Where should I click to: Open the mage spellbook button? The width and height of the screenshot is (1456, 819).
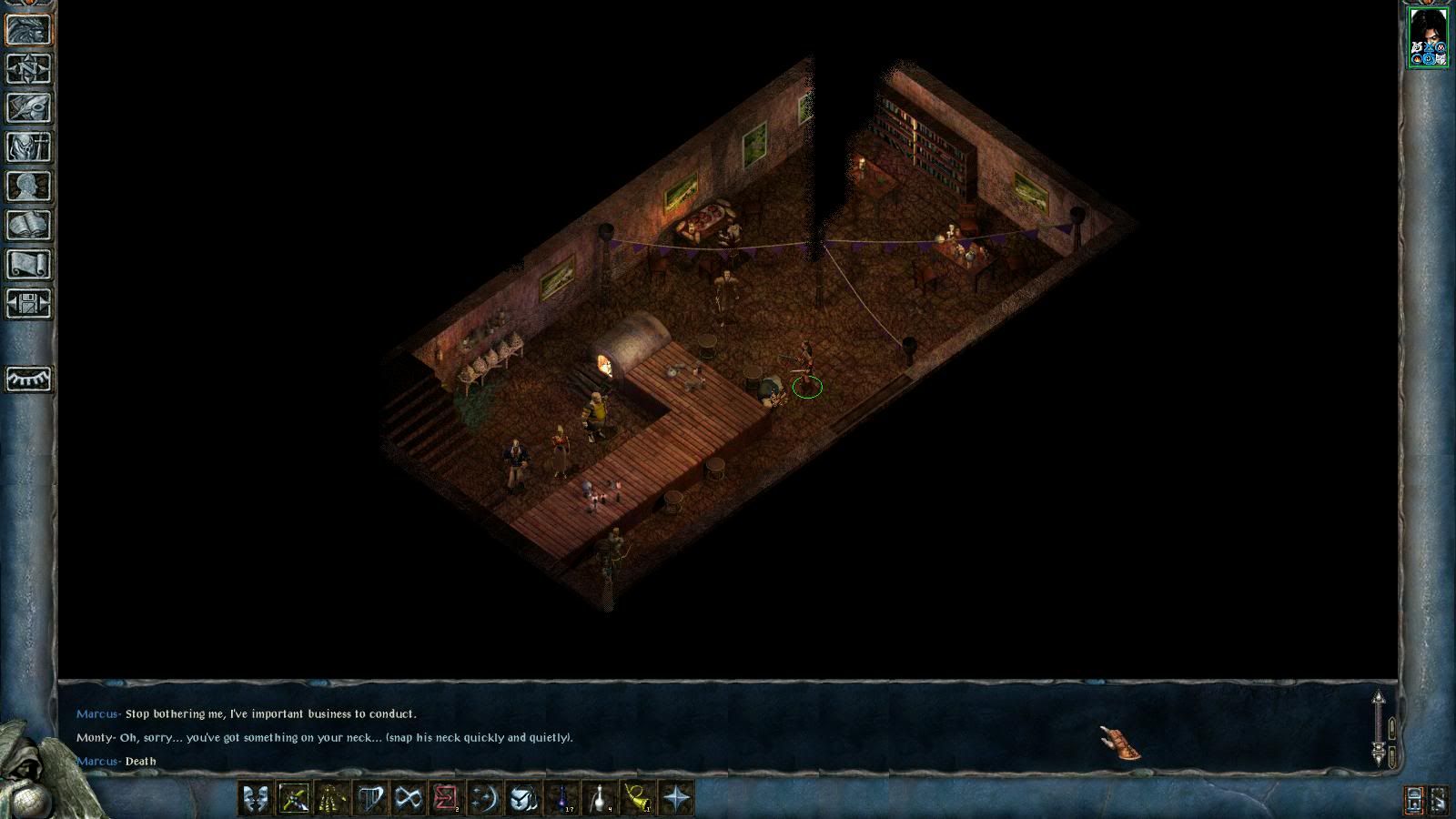pos(28,225)
